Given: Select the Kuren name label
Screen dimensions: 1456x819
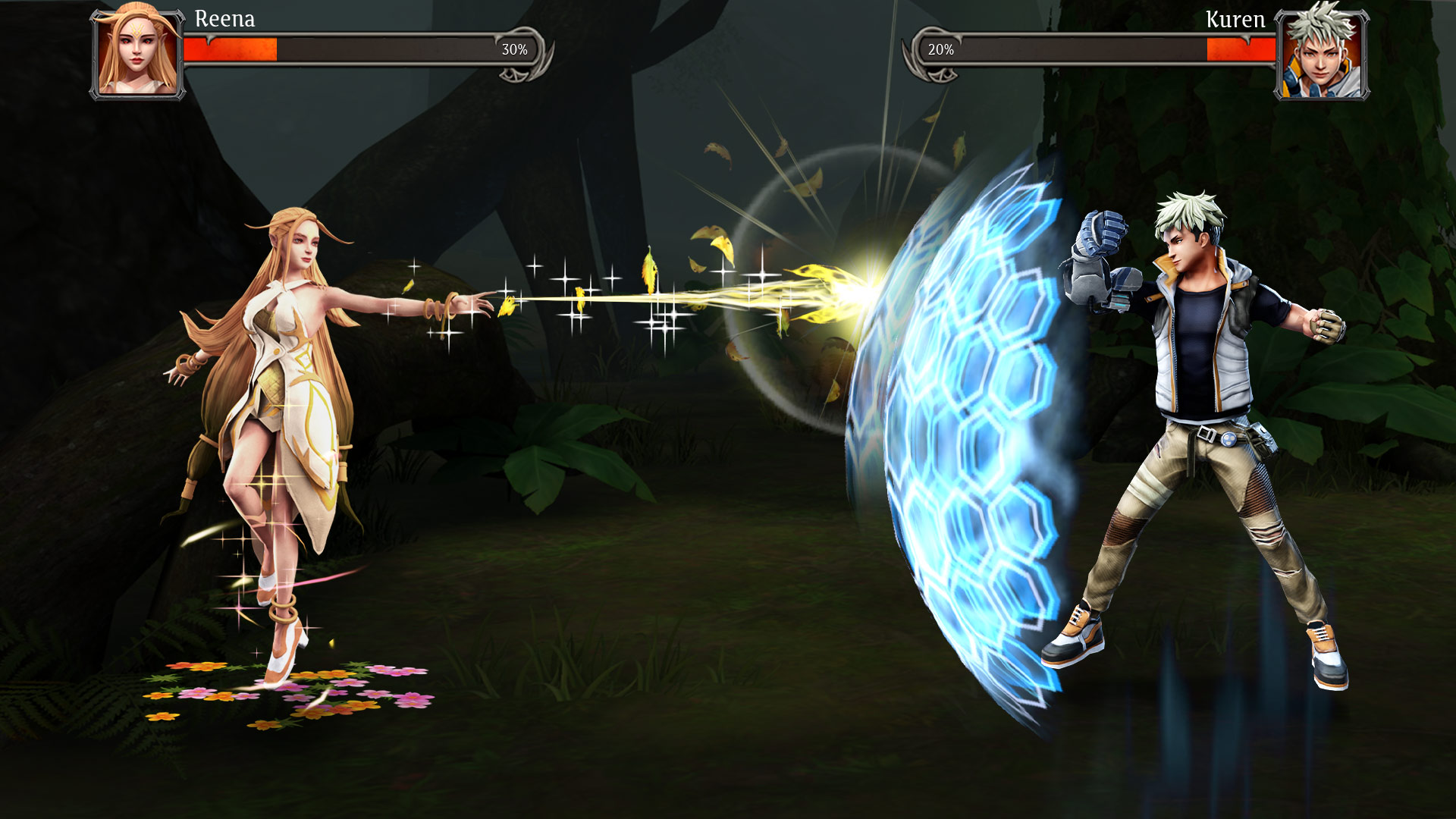Looking at the screenshot, I should pyautogui.click(x=1237, y=19).
